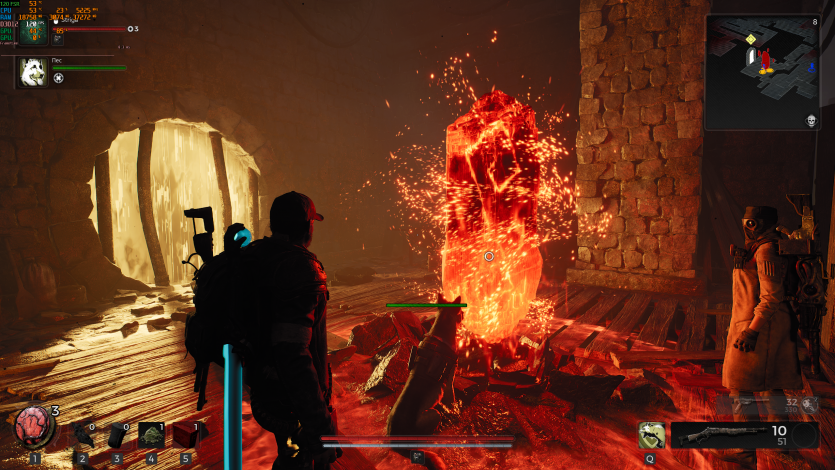This screenshot has height=470, width=835.
Task: Click the minimap in the corner
Action: 762,72
